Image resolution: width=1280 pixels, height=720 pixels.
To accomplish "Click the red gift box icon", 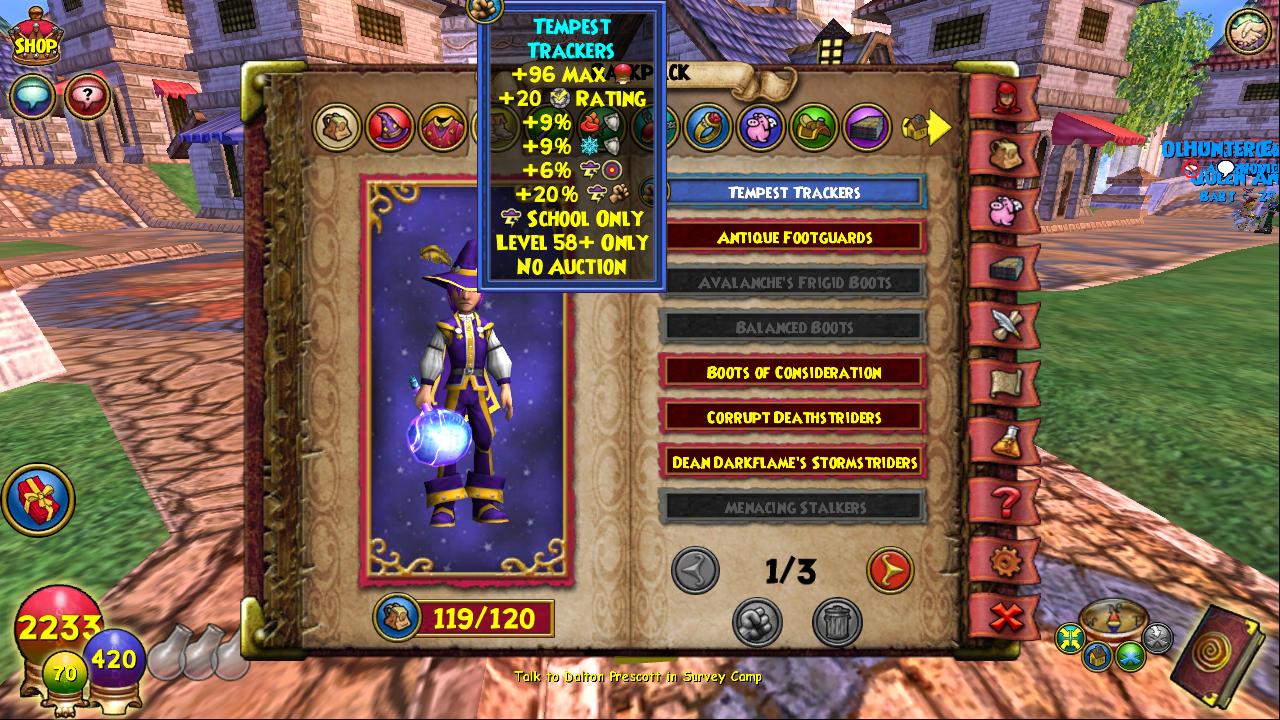I will click(38, 500).
